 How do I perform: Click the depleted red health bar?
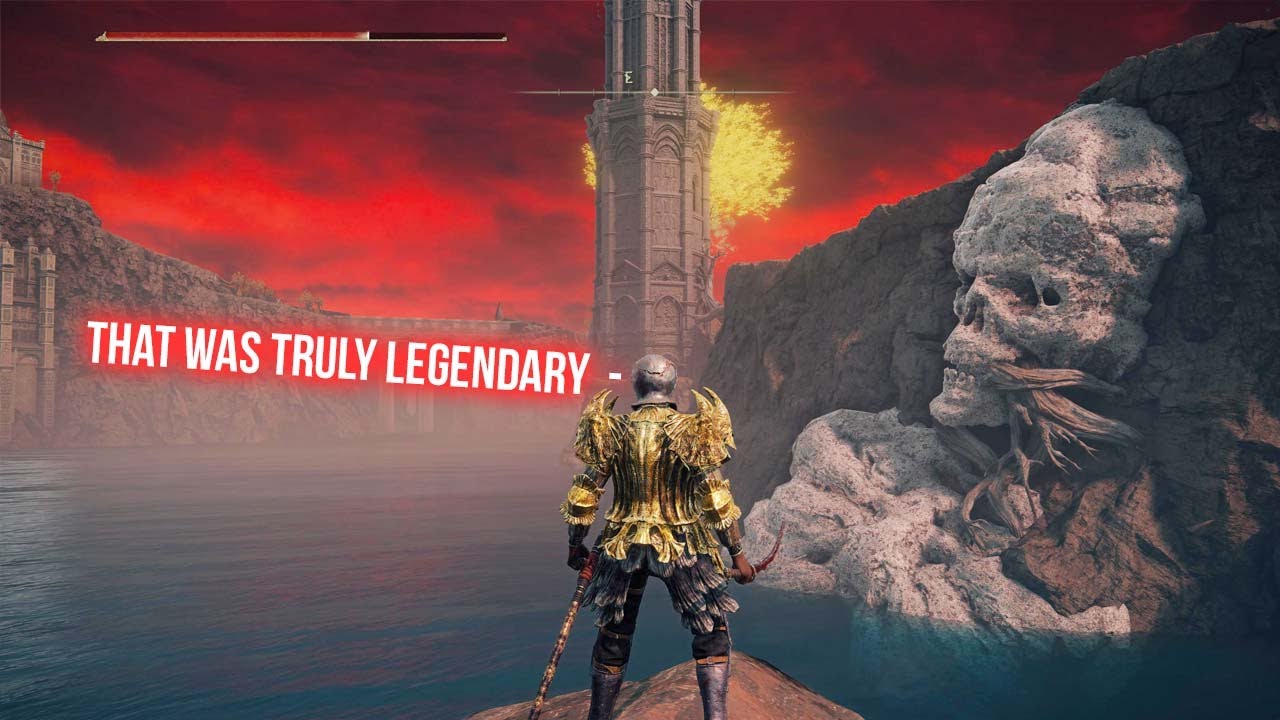[x=230, y=37]
